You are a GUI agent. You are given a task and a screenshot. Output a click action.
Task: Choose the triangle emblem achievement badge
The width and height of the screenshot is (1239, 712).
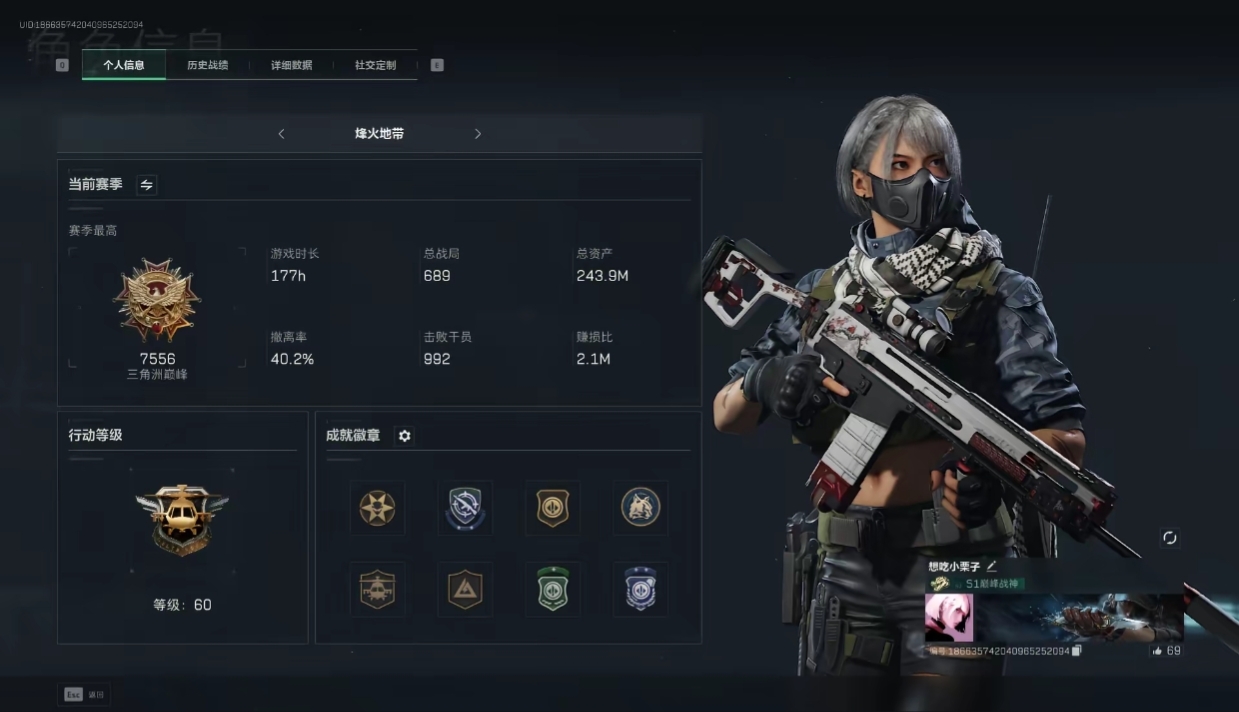[465, 590]
